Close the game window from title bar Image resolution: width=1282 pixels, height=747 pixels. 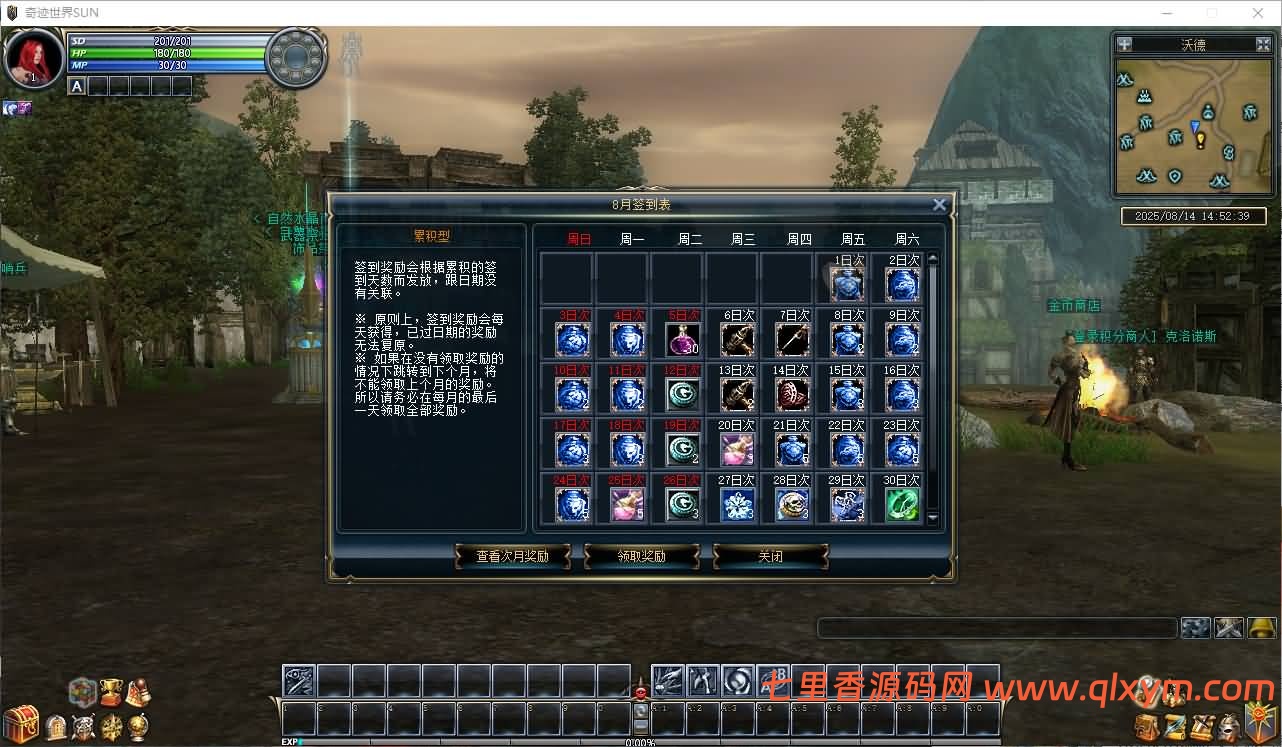coord(1257,13)
